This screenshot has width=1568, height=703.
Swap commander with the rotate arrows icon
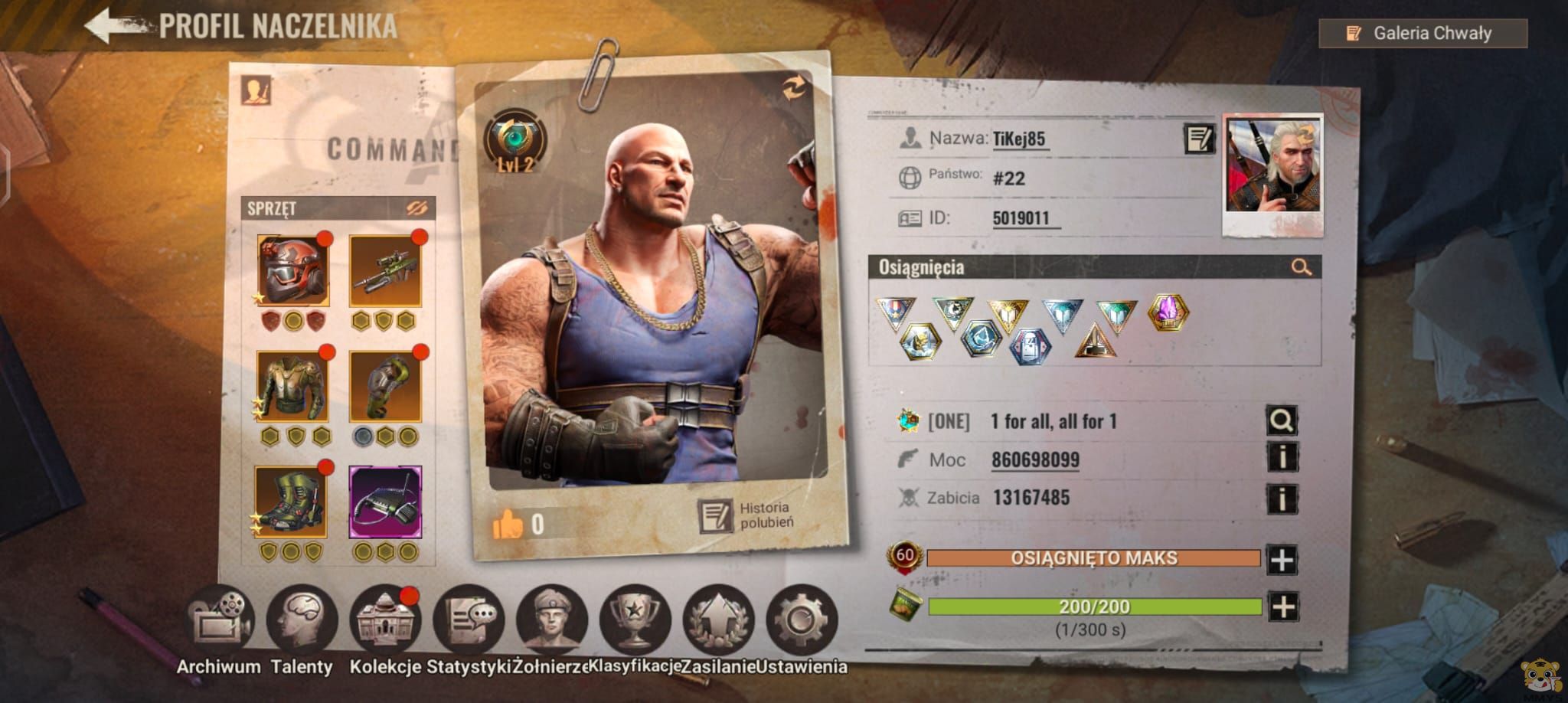793,89
